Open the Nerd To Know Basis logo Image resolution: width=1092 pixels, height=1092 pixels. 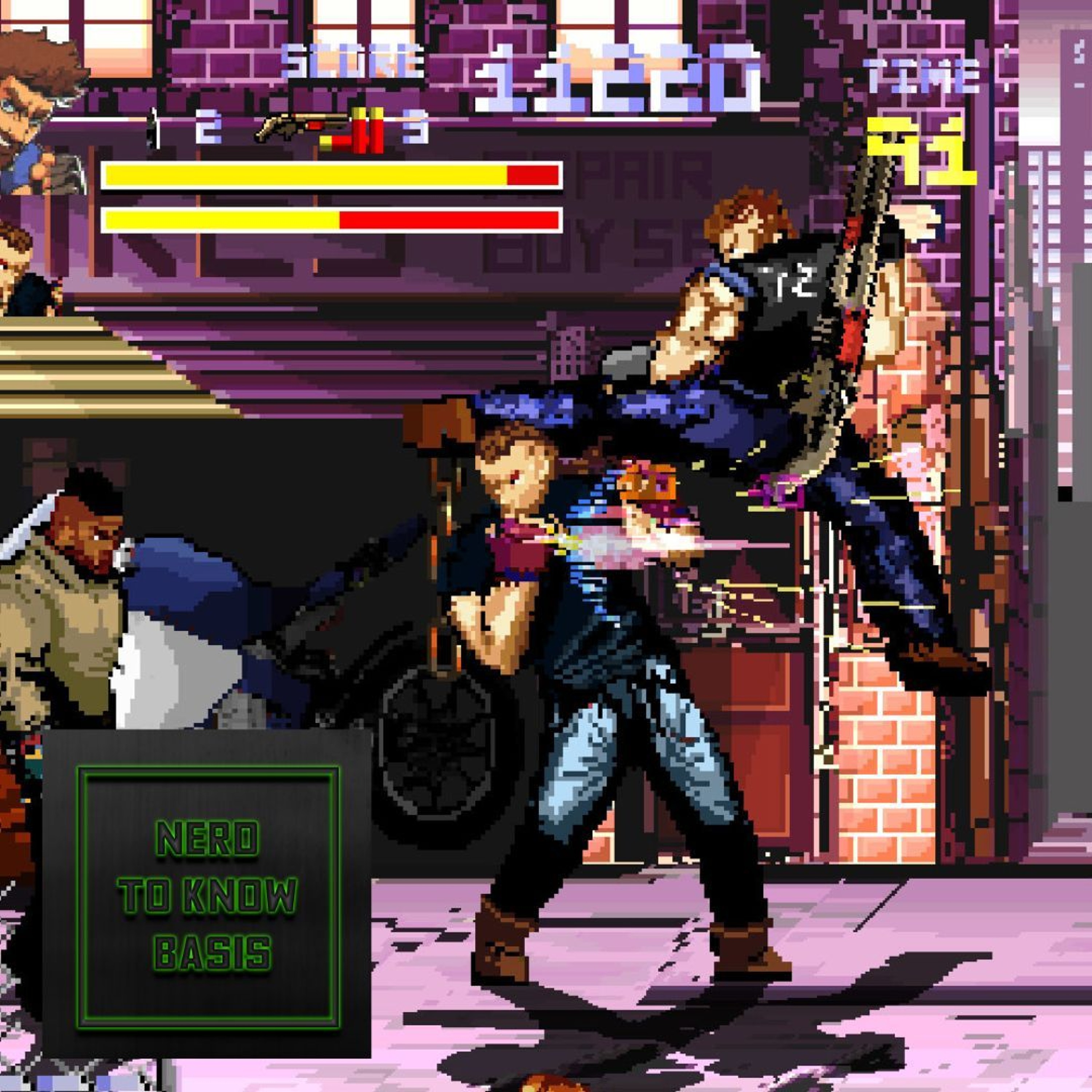[x=207, y=897]
